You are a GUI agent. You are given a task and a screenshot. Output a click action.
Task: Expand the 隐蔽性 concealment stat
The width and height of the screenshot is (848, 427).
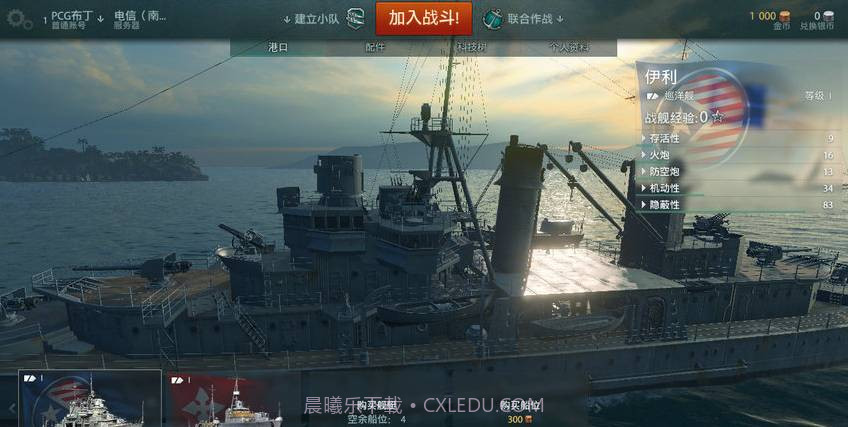(664, 204)
